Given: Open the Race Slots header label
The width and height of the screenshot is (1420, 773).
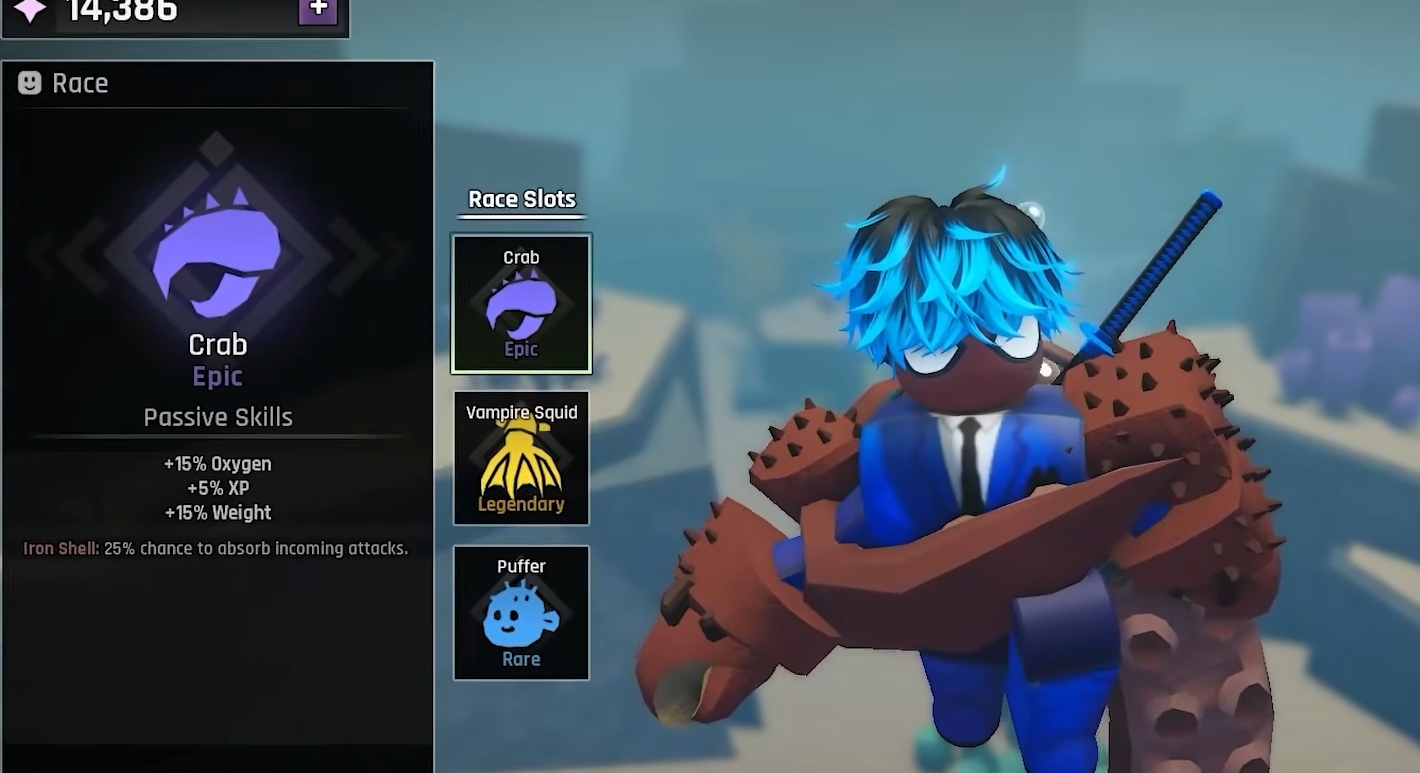Looking at the screenshot, I should pos(521,199).
